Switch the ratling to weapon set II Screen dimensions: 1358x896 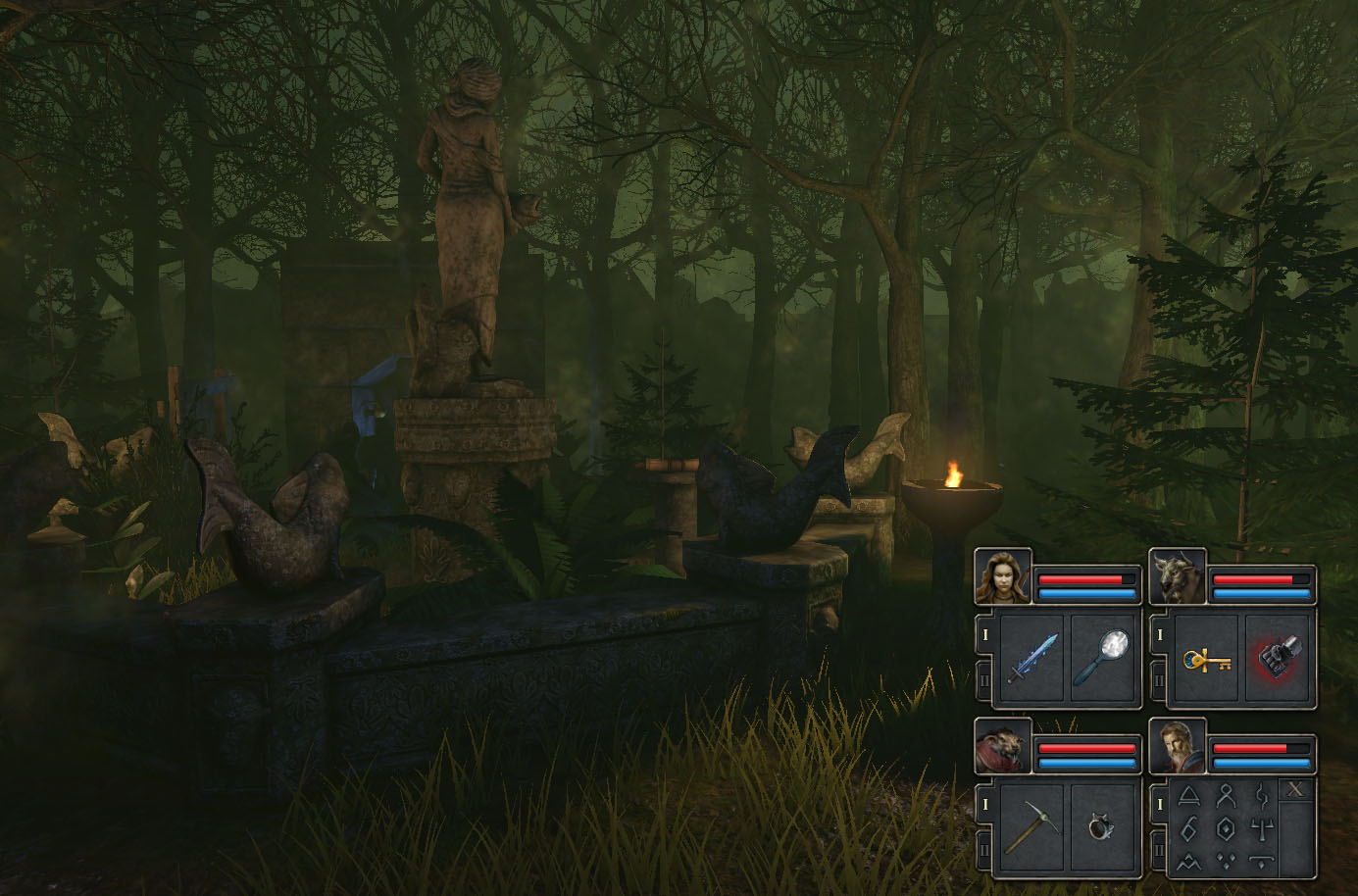(984, 847)
